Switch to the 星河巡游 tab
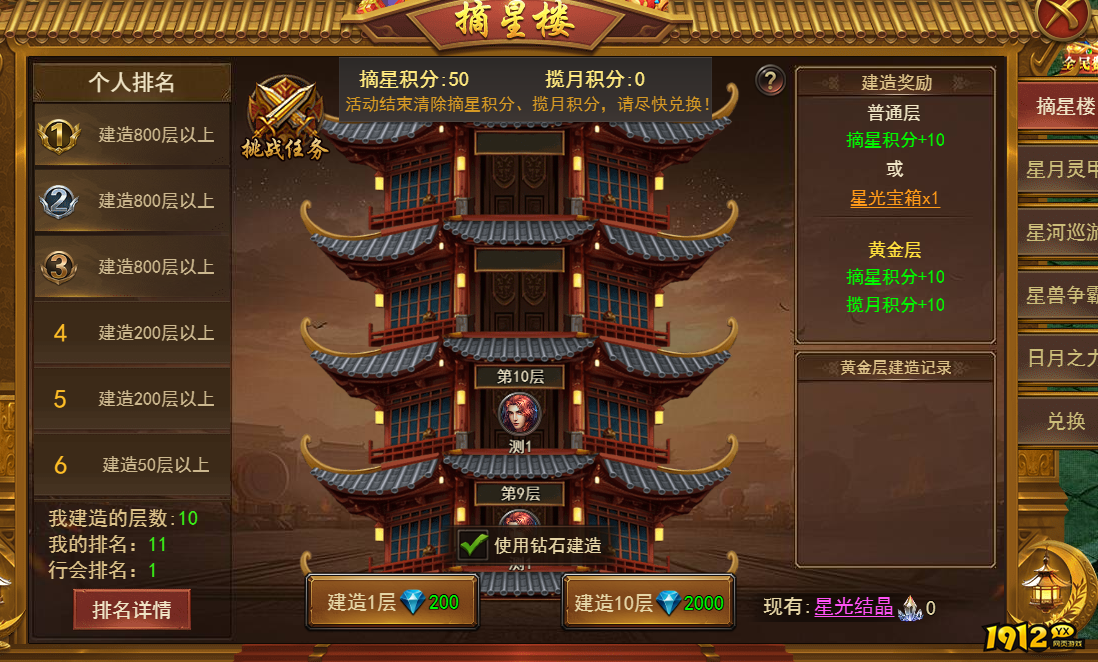 [x=1064, y=233]
